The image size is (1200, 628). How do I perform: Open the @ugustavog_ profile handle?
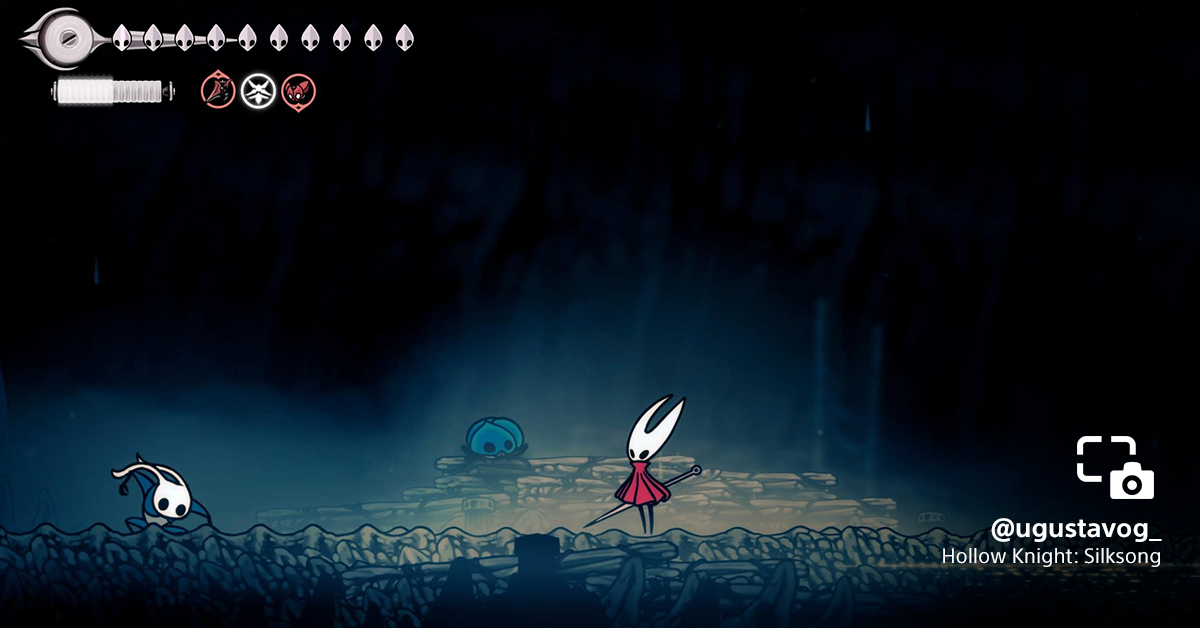pyautogui.click(x=1075, y=528)
